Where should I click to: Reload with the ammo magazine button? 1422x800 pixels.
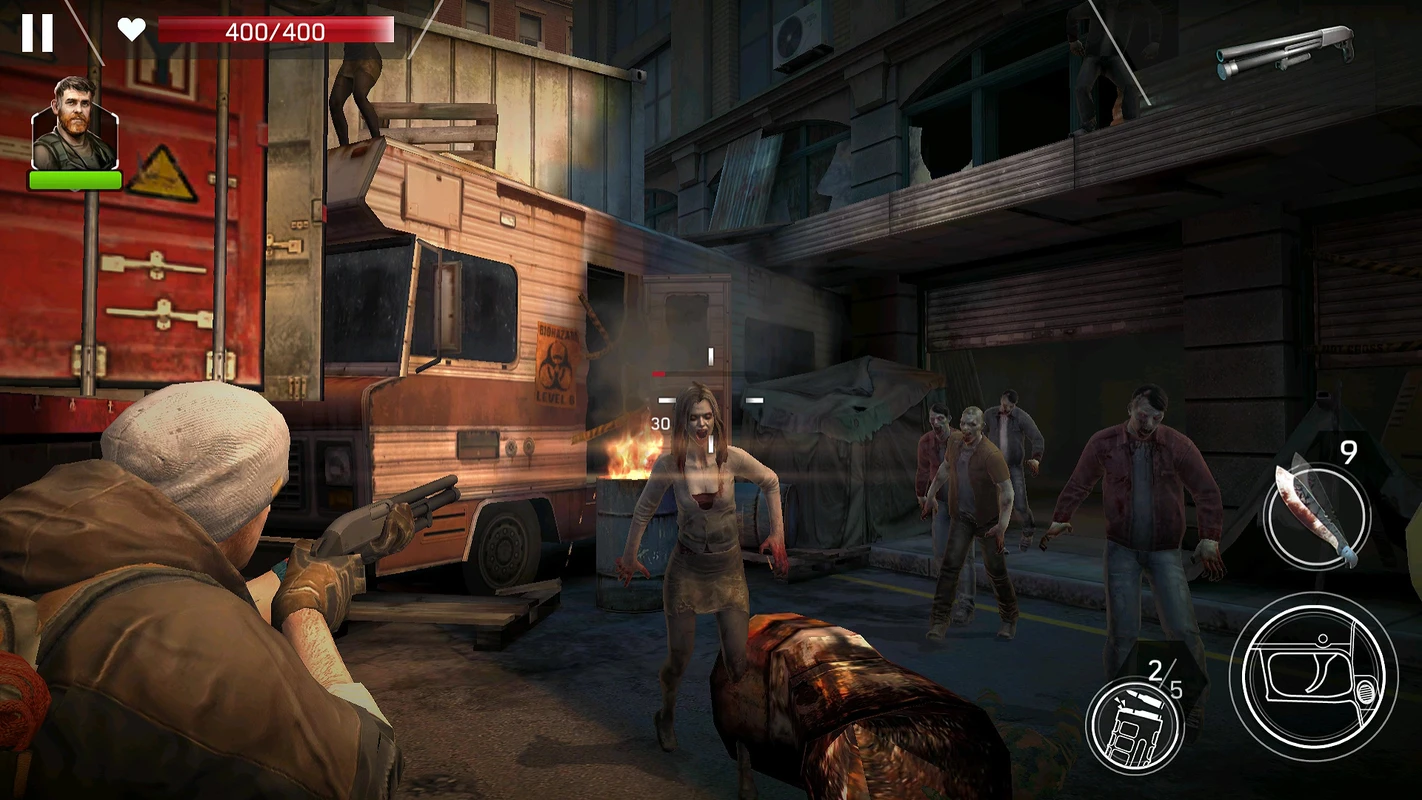tap(1135, 725)
